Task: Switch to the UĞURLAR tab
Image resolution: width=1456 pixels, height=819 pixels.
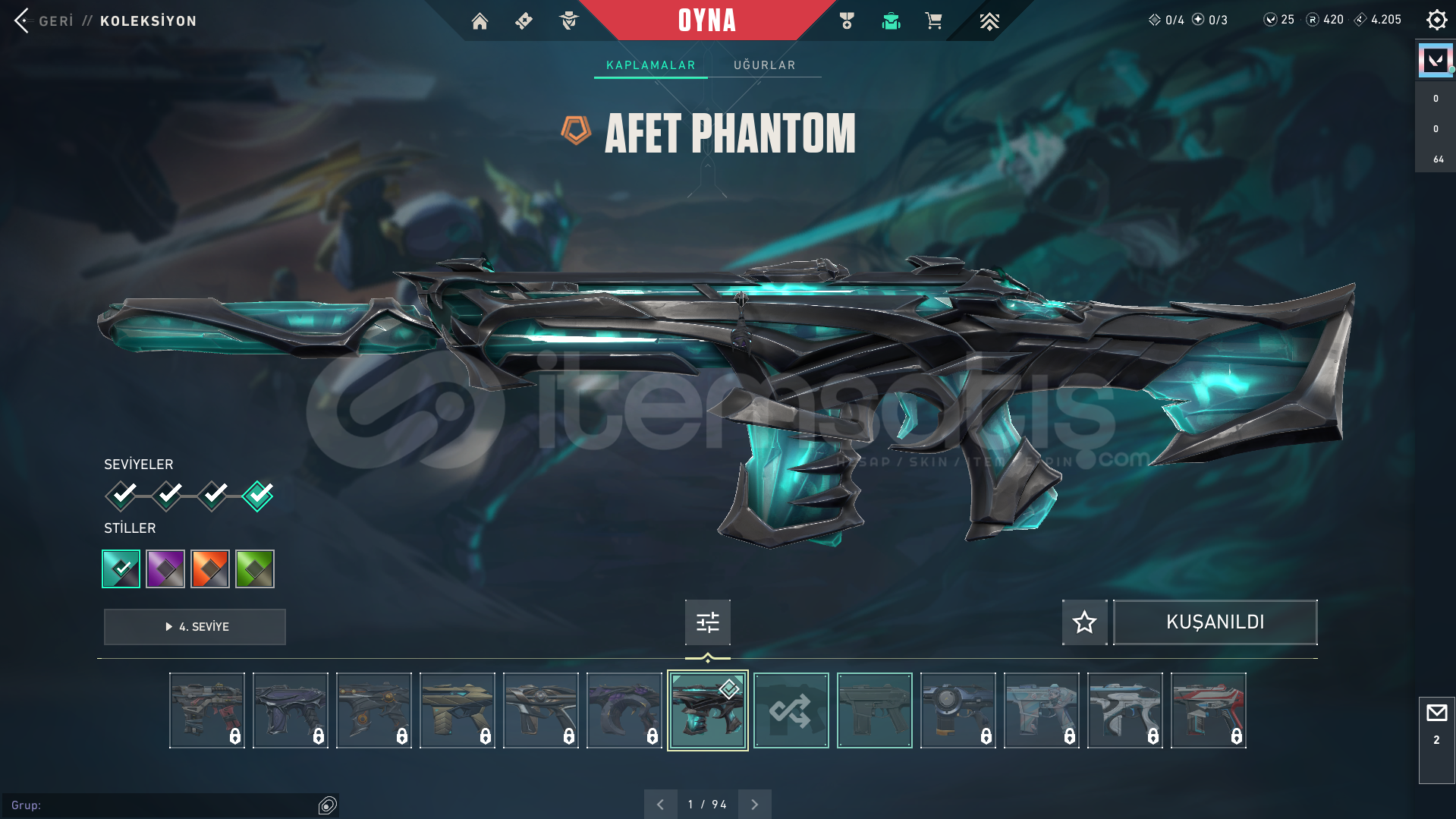Action: point(764,65)
